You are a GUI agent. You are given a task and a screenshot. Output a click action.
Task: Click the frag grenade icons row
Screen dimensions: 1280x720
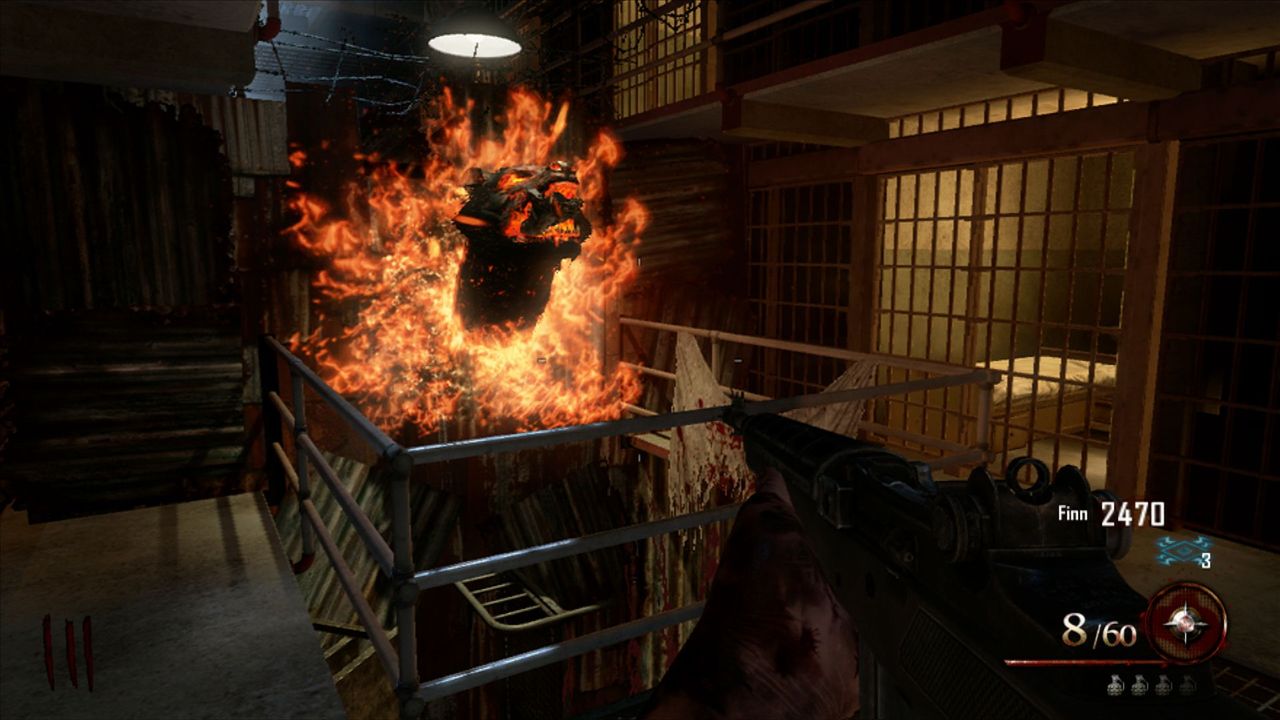point(1148,685)
